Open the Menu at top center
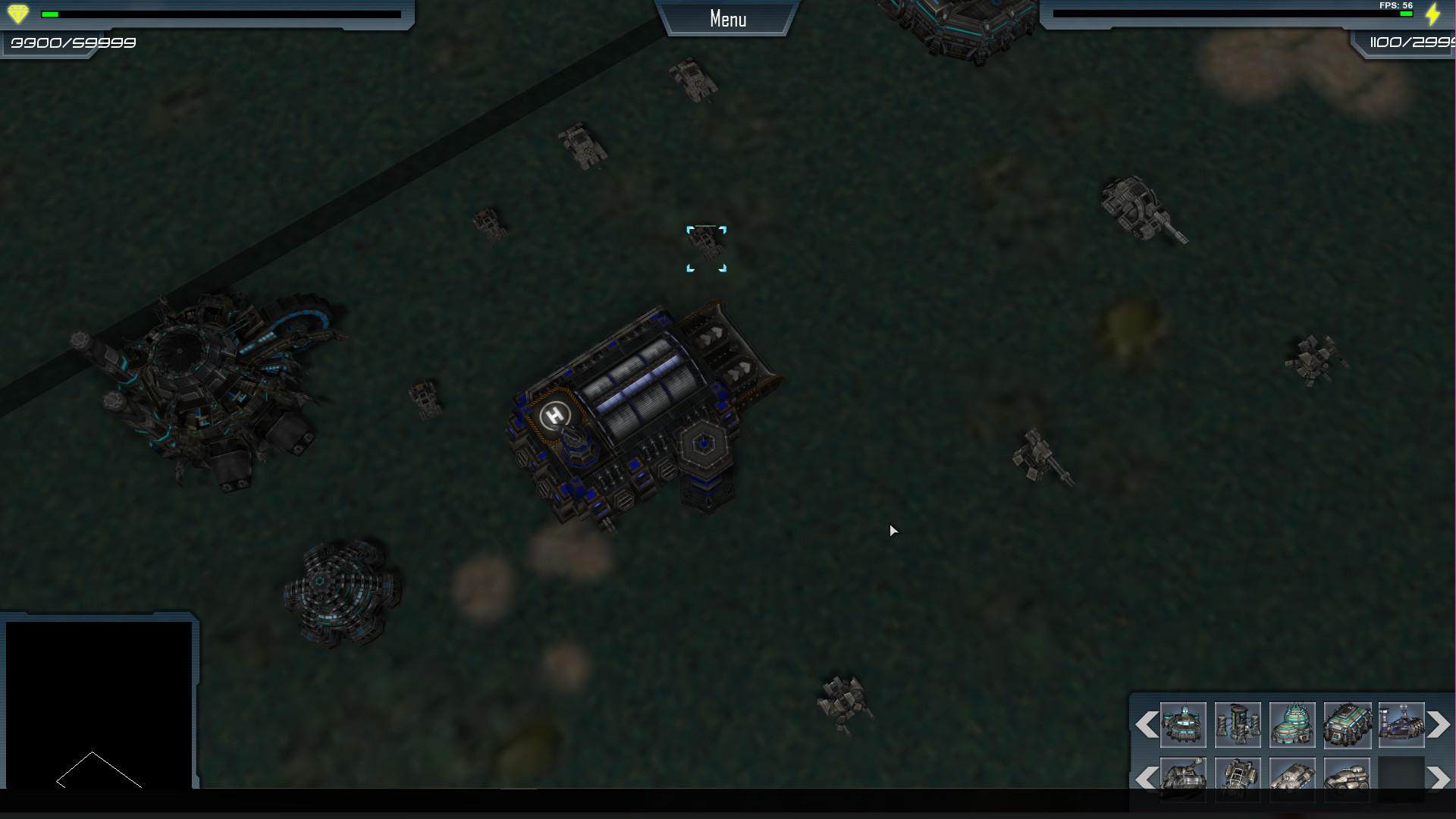 727,18
